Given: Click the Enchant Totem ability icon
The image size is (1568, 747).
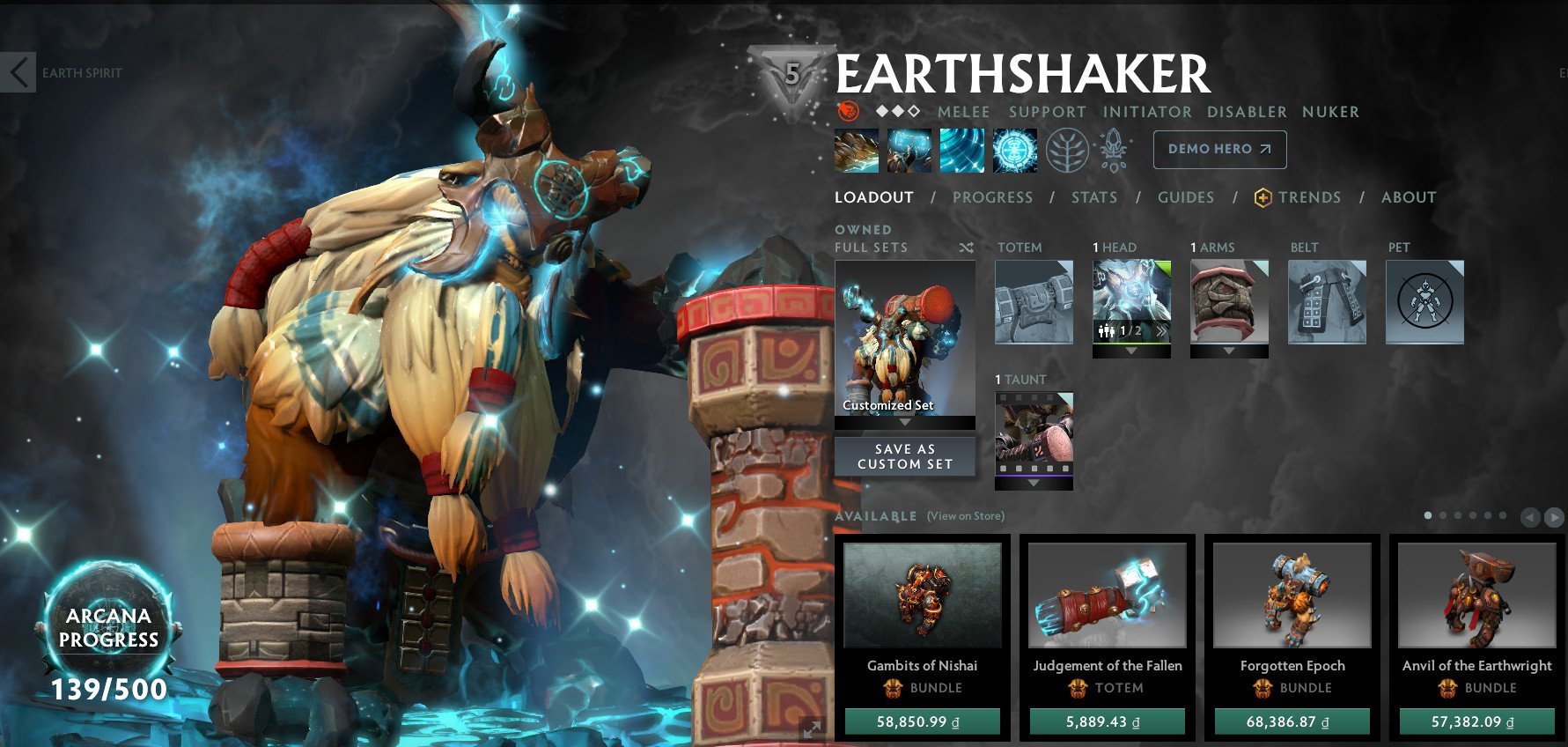Looking at the screenshot, I should [x=909, y=149].
